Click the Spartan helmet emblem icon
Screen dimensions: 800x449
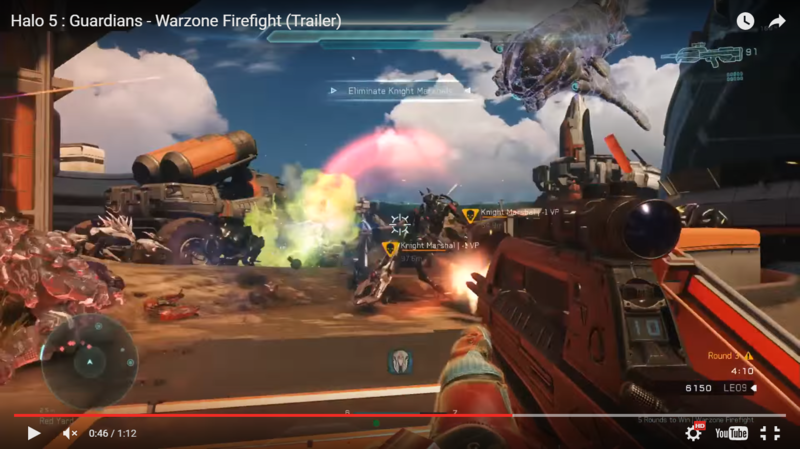pyautogui.click(x=400, y=361)
